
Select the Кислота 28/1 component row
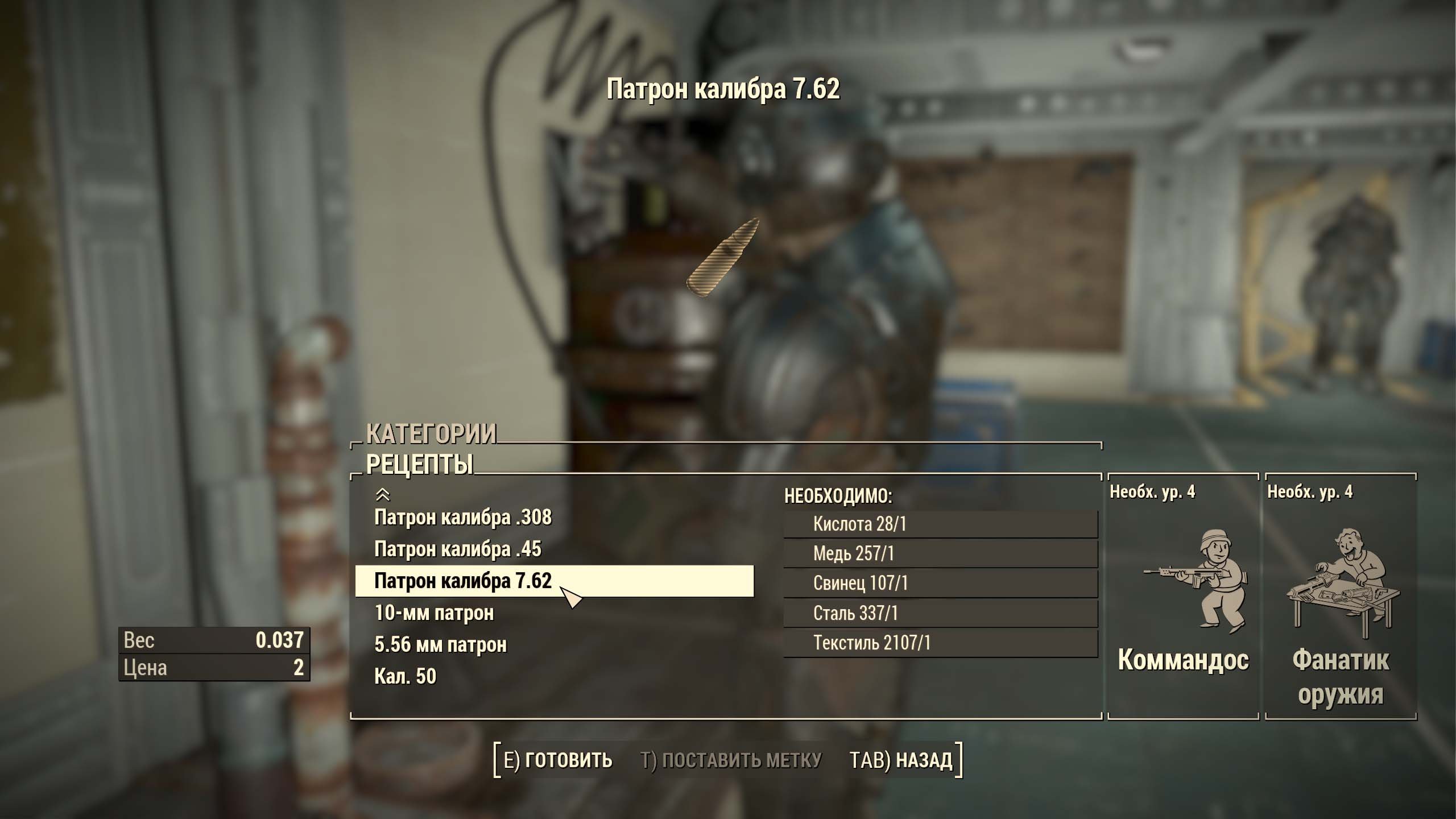[940, 524]
